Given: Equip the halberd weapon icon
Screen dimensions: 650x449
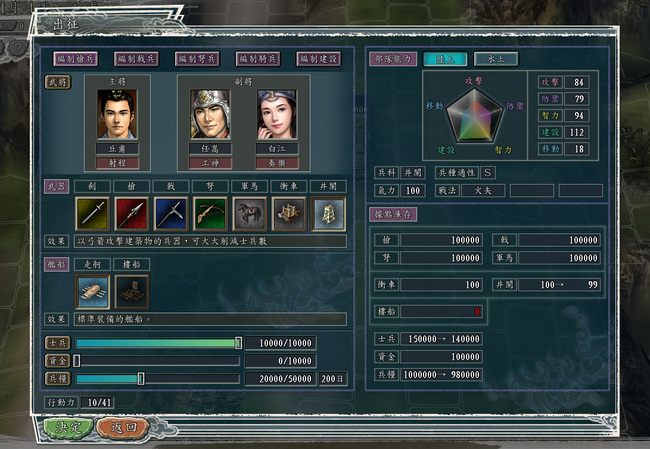Looking at the screenshot, I should 170,213.
